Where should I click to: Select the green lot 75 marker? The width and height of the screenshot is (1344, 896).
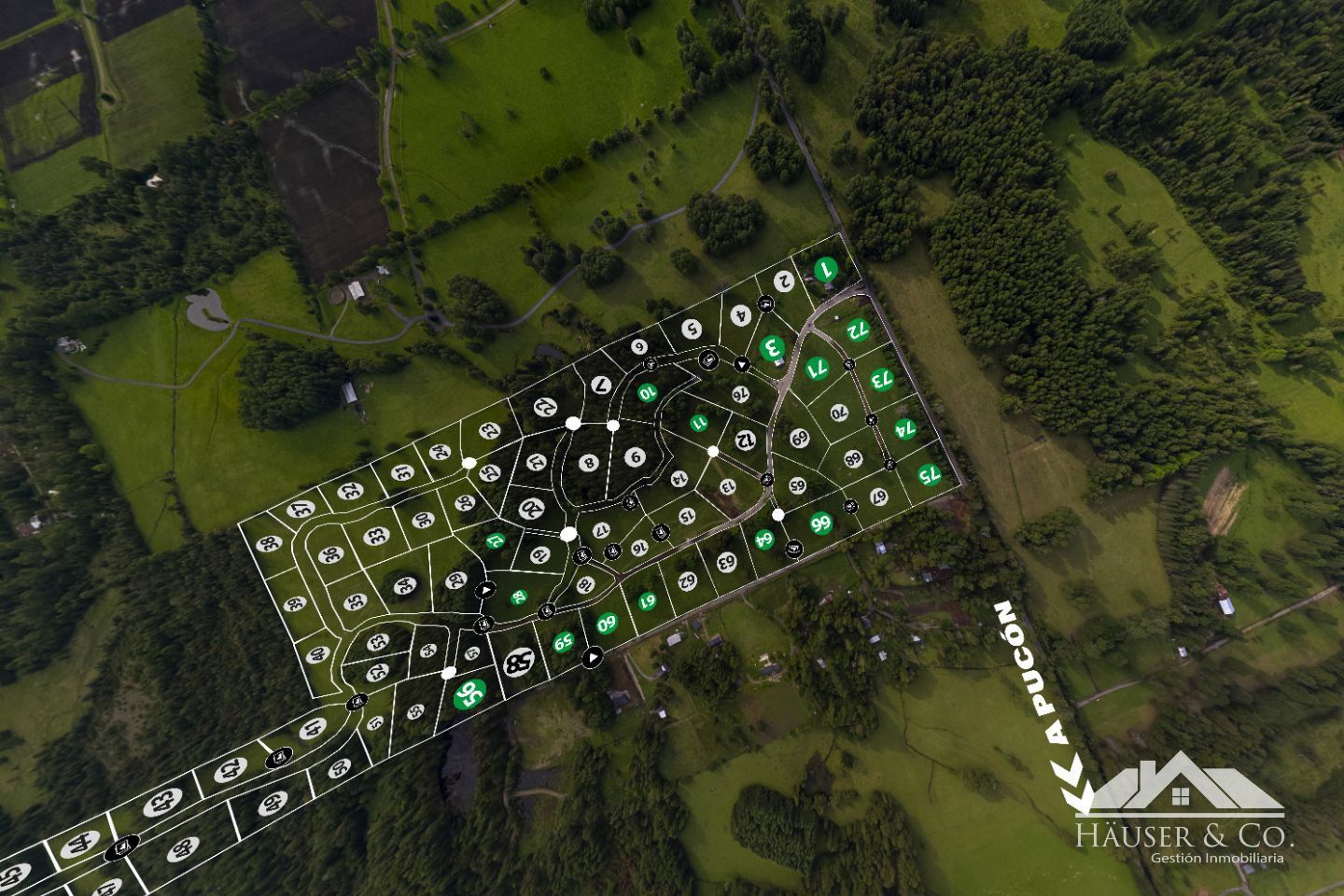[x=927, y=473]
